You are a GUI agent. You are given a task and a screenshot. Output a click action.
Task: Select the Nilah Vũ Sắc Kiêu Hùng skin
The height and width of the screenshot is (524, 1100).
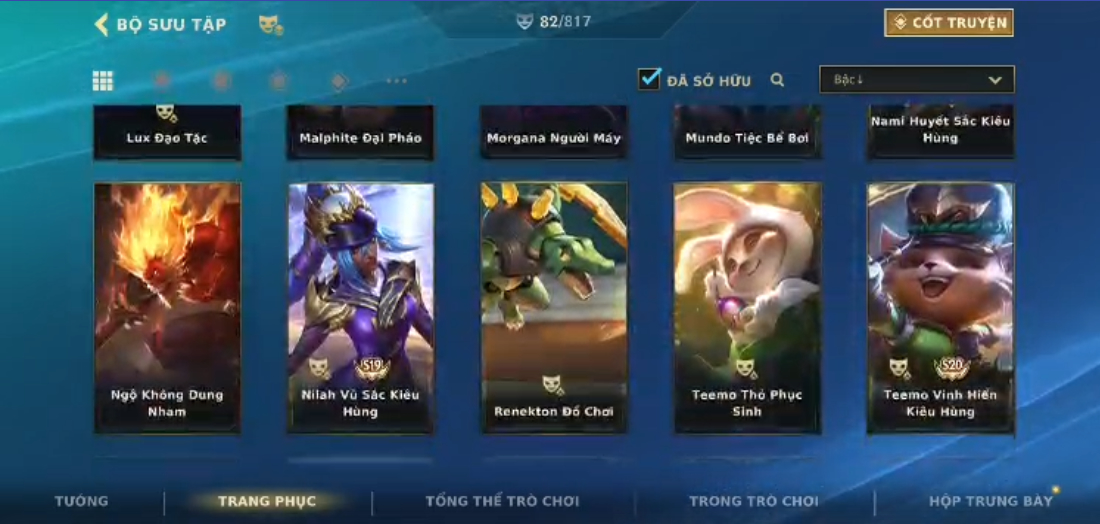tap(360, 307)
